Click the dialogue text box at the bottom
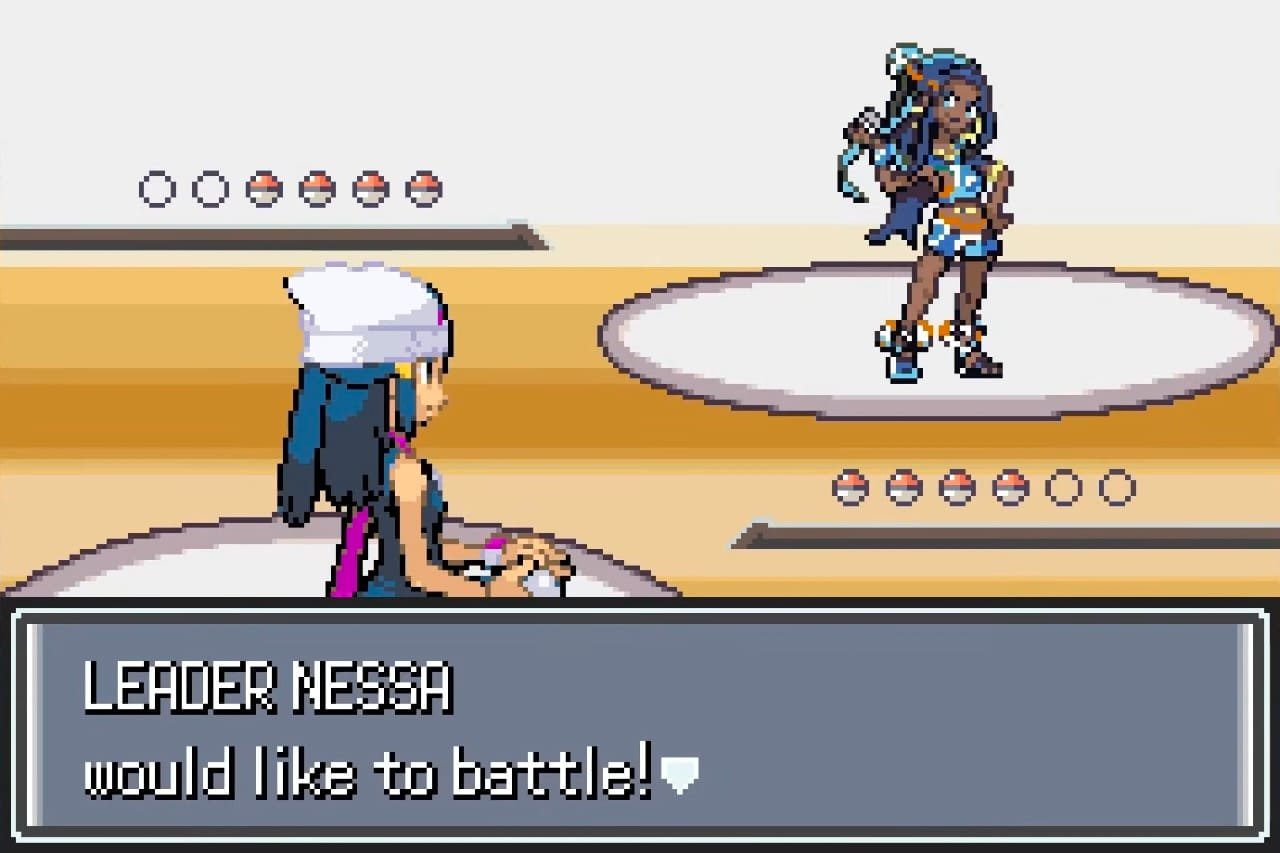1280x853 pixels. [640, 730]
